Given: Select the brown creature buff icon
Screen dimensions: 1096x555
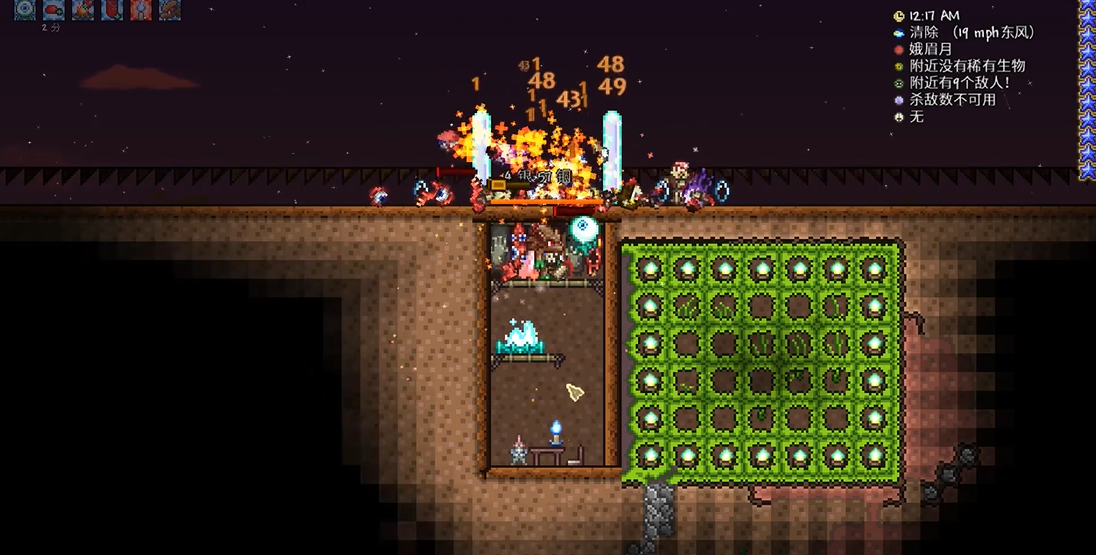Looking at the screenshot, I should pyautogui.click(x=170, y=10).
